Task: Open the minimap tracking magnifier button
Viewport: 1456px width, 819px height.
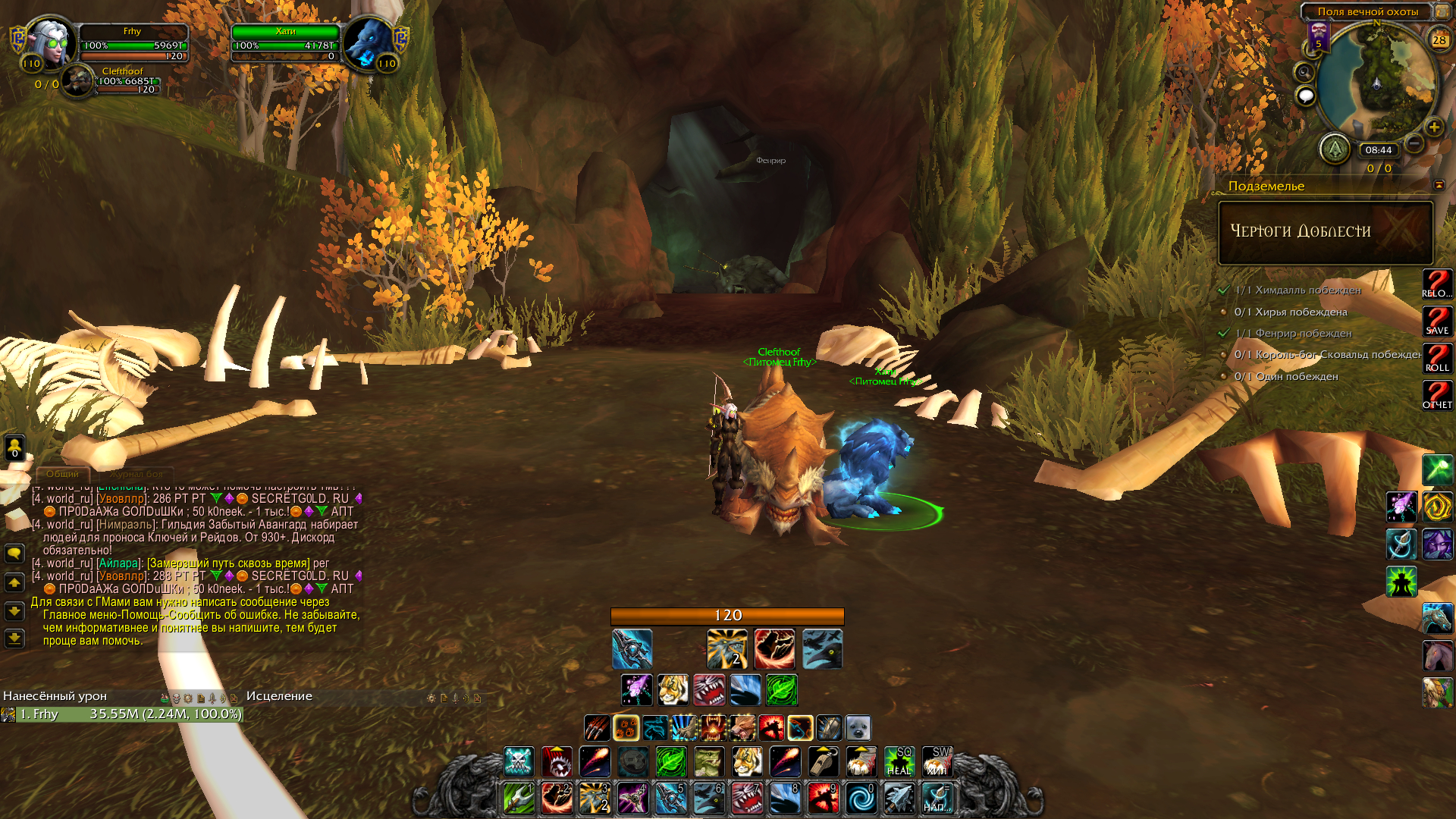Action: [1304, 73]
